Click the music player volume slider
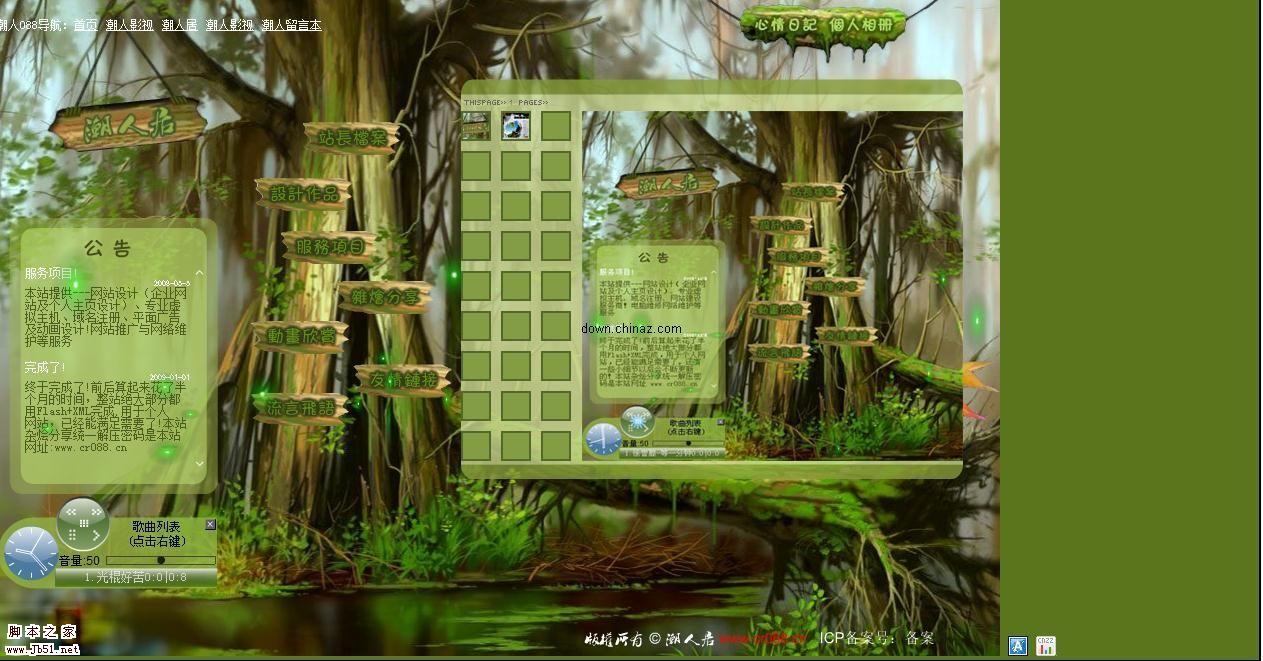 160,560
